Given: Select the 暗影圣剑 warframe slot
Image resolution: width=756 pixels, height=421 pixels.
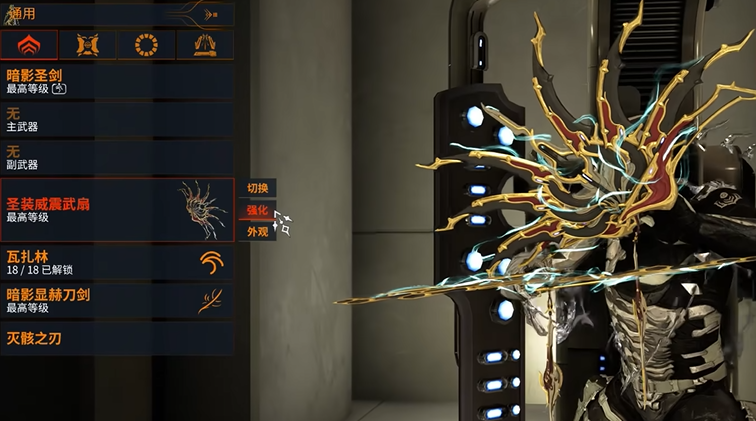Looking at the screenshot, I should pyautogui.click(x=117, y=81).
